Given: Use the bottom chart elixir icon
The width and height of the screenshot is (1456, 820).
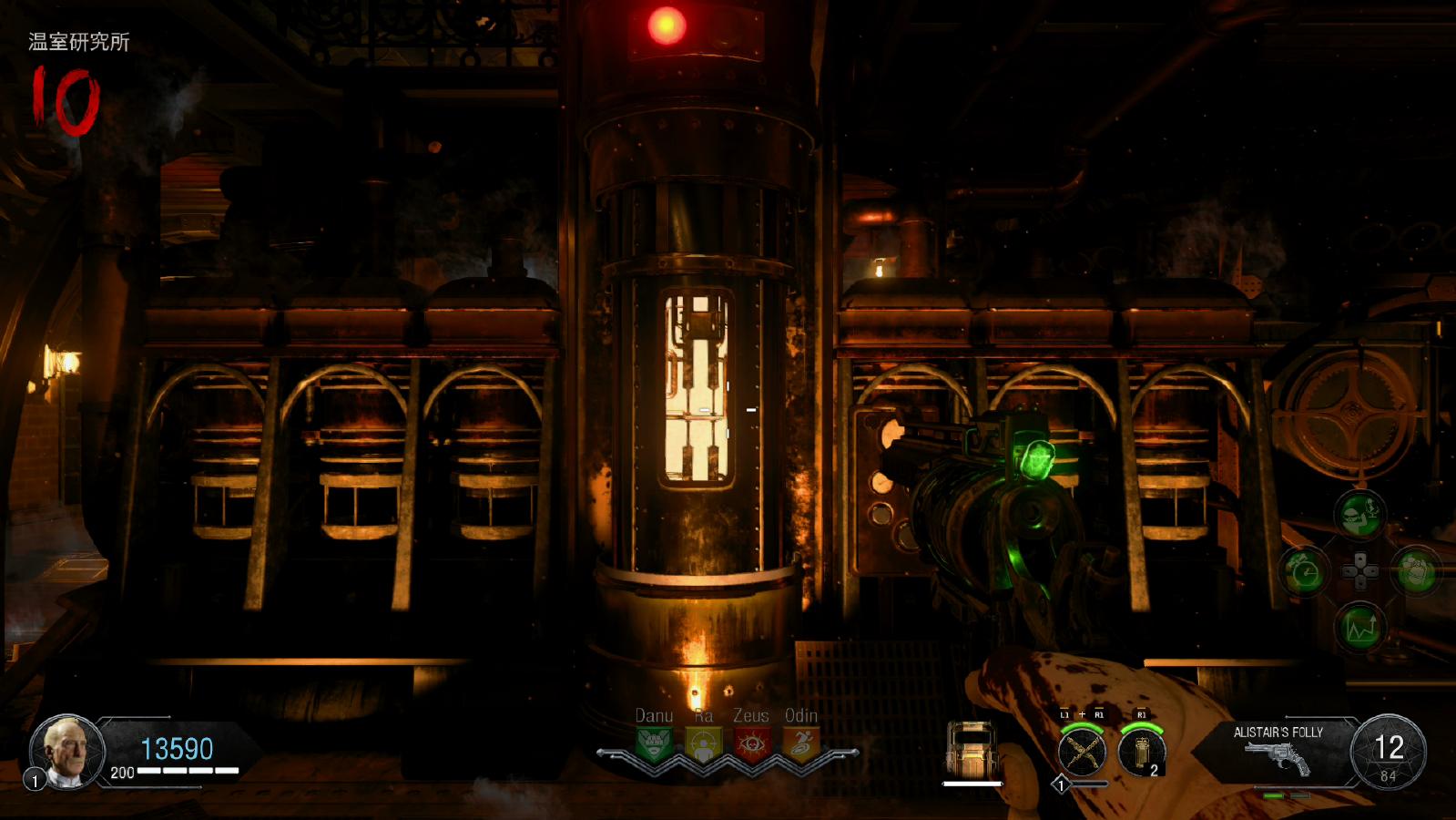Looking at the screenshot, I should point(1359,628).
